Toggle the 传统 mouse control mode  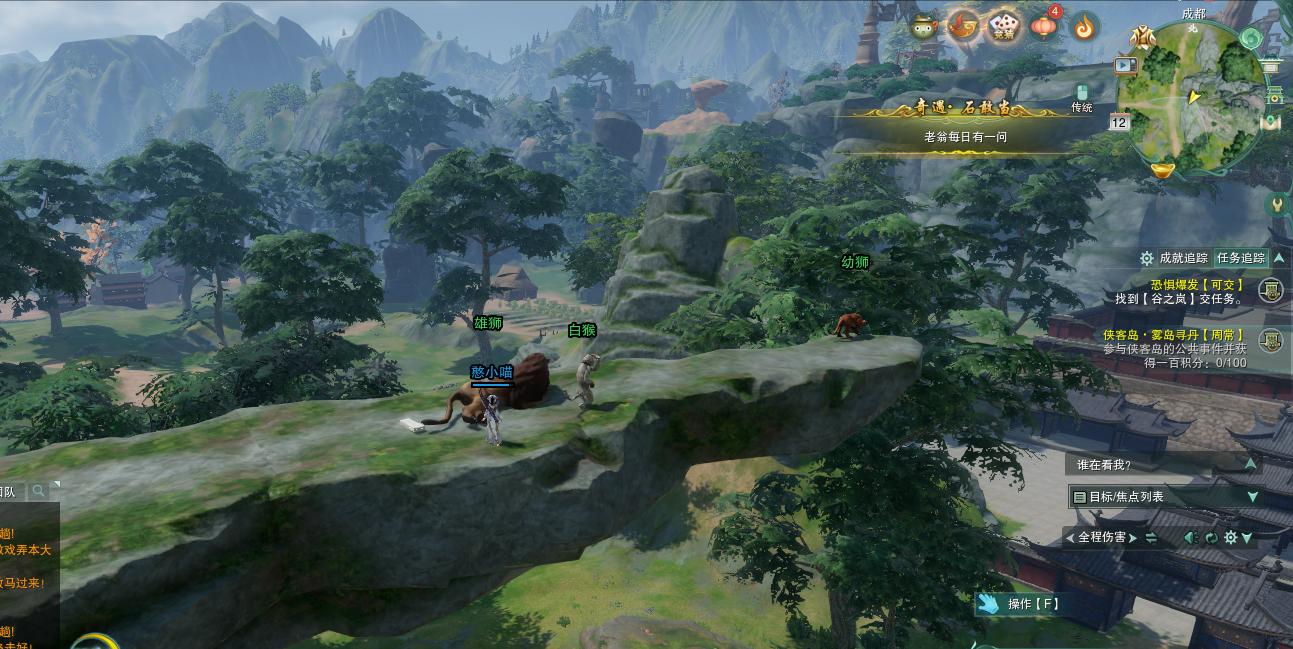[1081, 97]
